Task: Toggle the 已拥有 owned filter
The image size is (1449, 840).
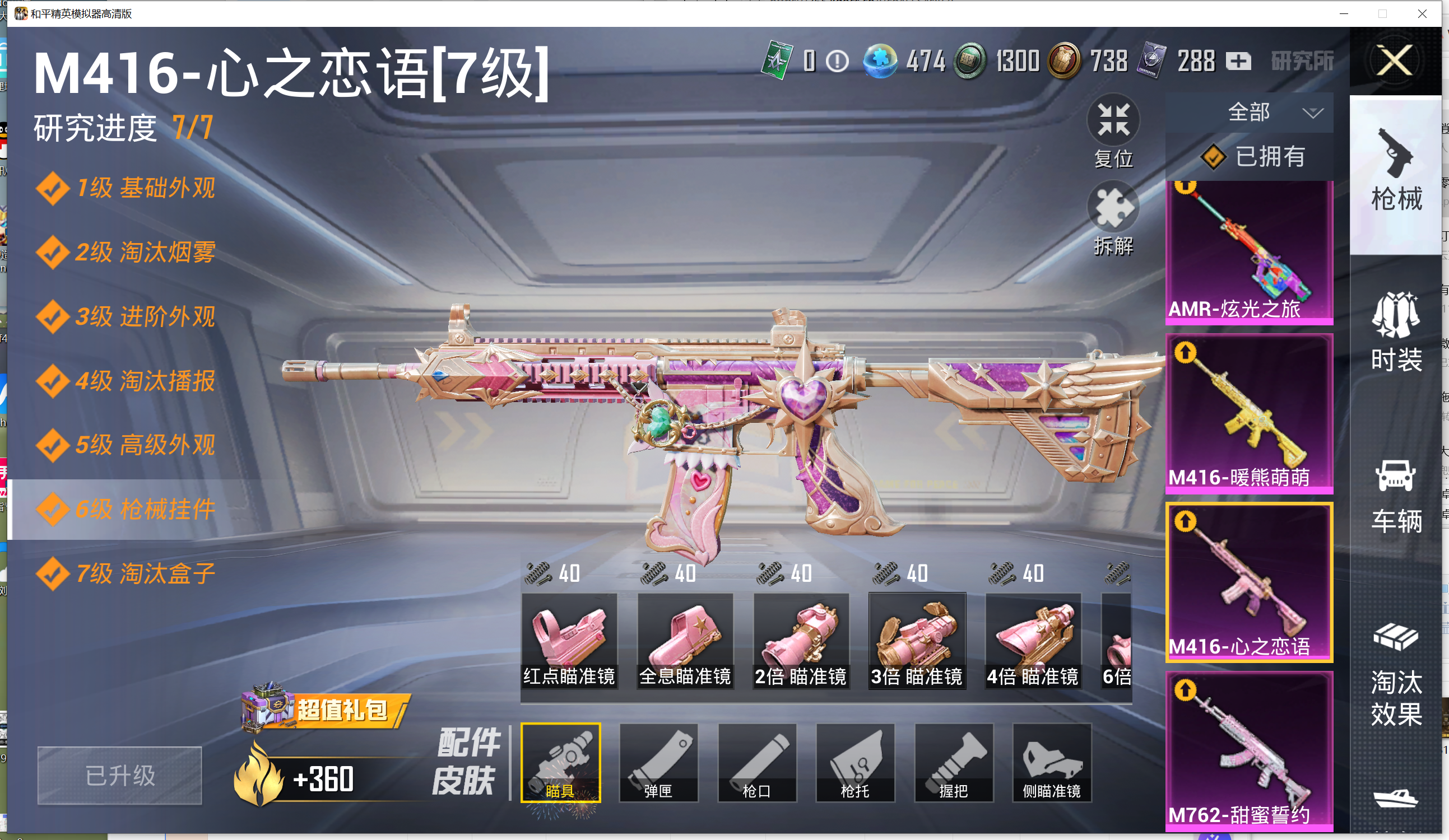Action: pos(1253,157)
